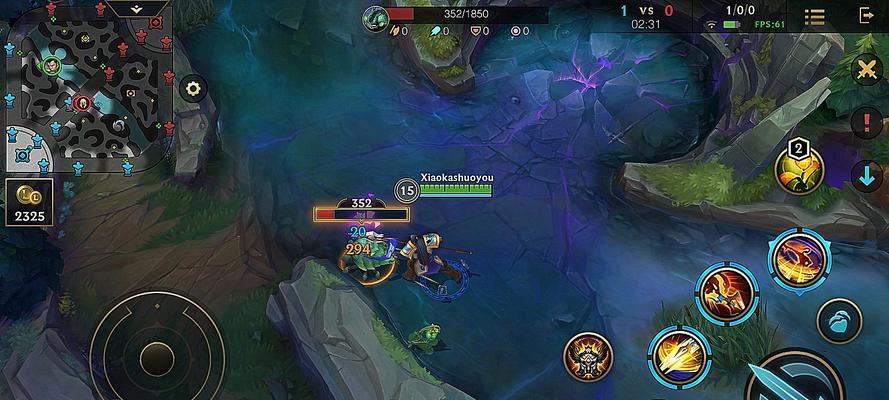Select the targeted enemy portrait at top
889x400 pixels.
(375, 16)
